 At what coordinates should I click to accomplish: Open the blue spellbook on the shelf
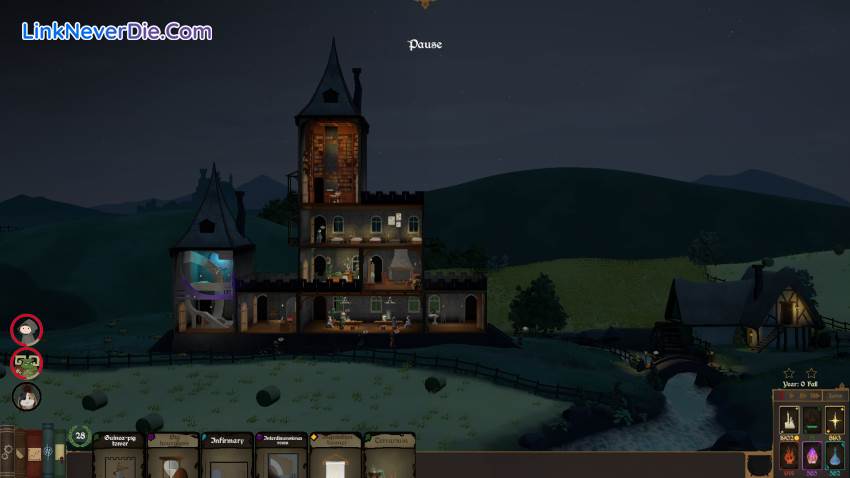(47, 450)
